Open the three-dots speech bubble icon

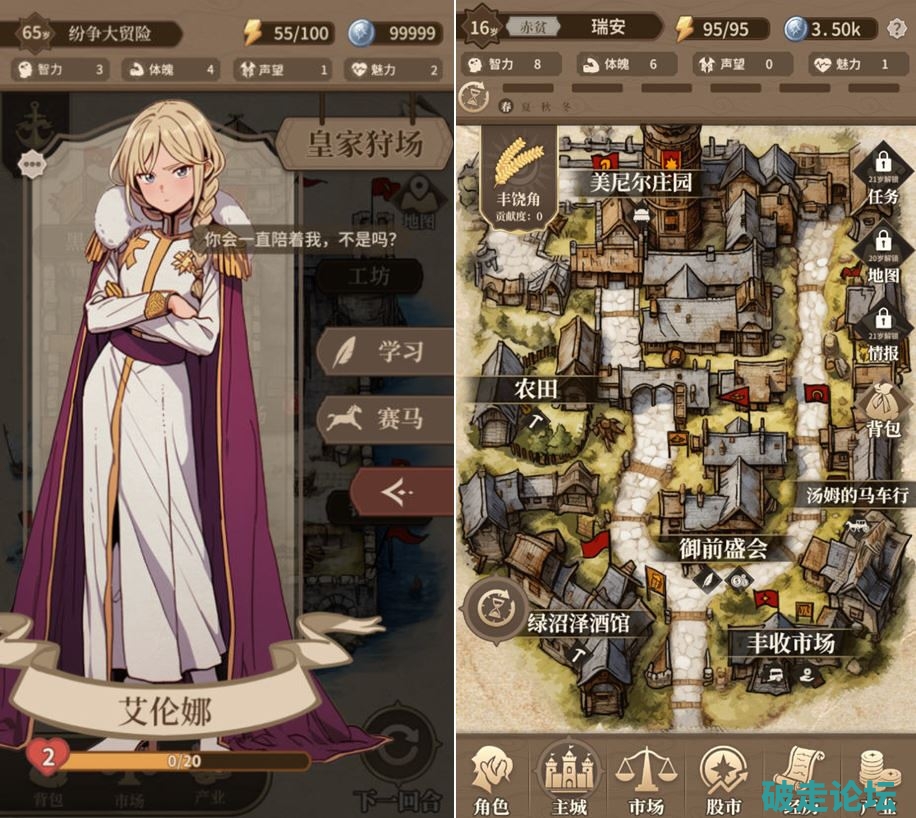[31, 162]
